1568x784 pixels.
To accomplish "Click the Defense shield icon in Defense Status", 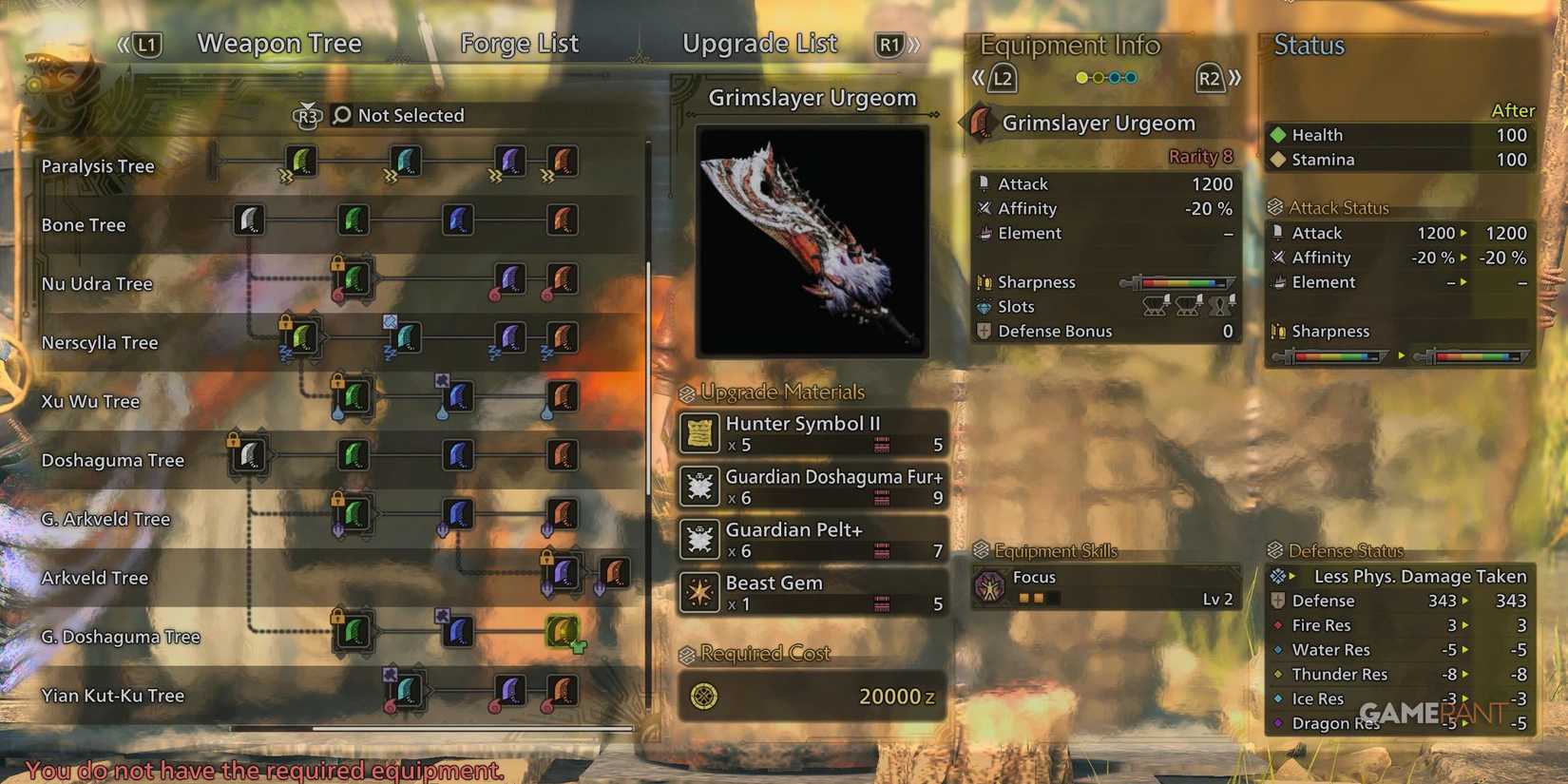I will [1279, 601].
